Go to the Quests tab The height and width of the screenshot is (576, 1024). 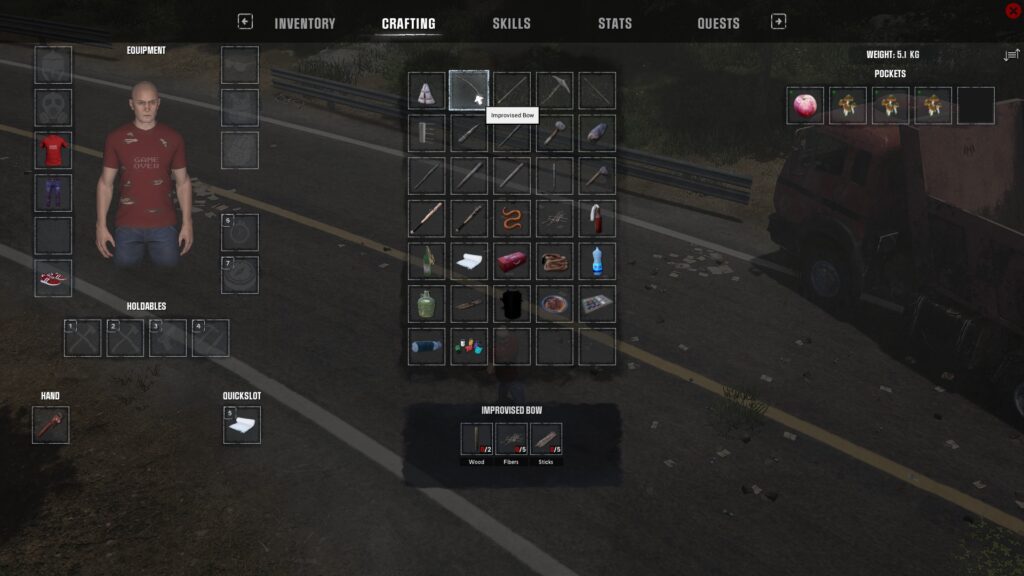718,24
